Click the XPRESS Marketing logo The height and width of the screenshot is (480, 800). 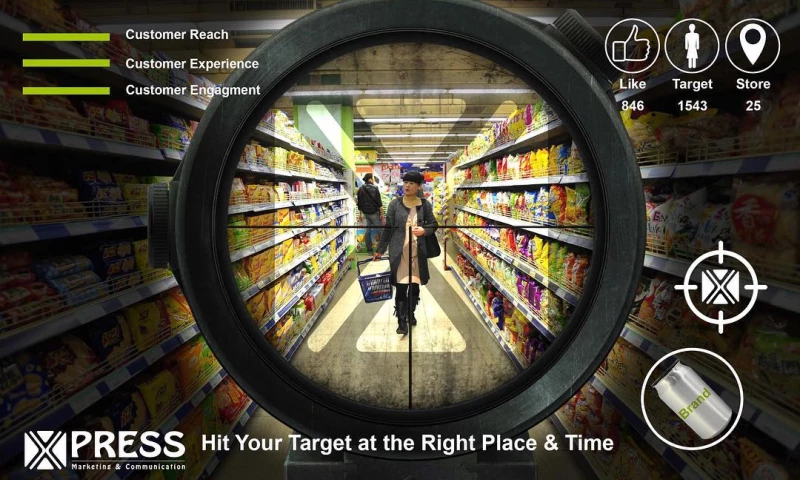tap(105, 449)
